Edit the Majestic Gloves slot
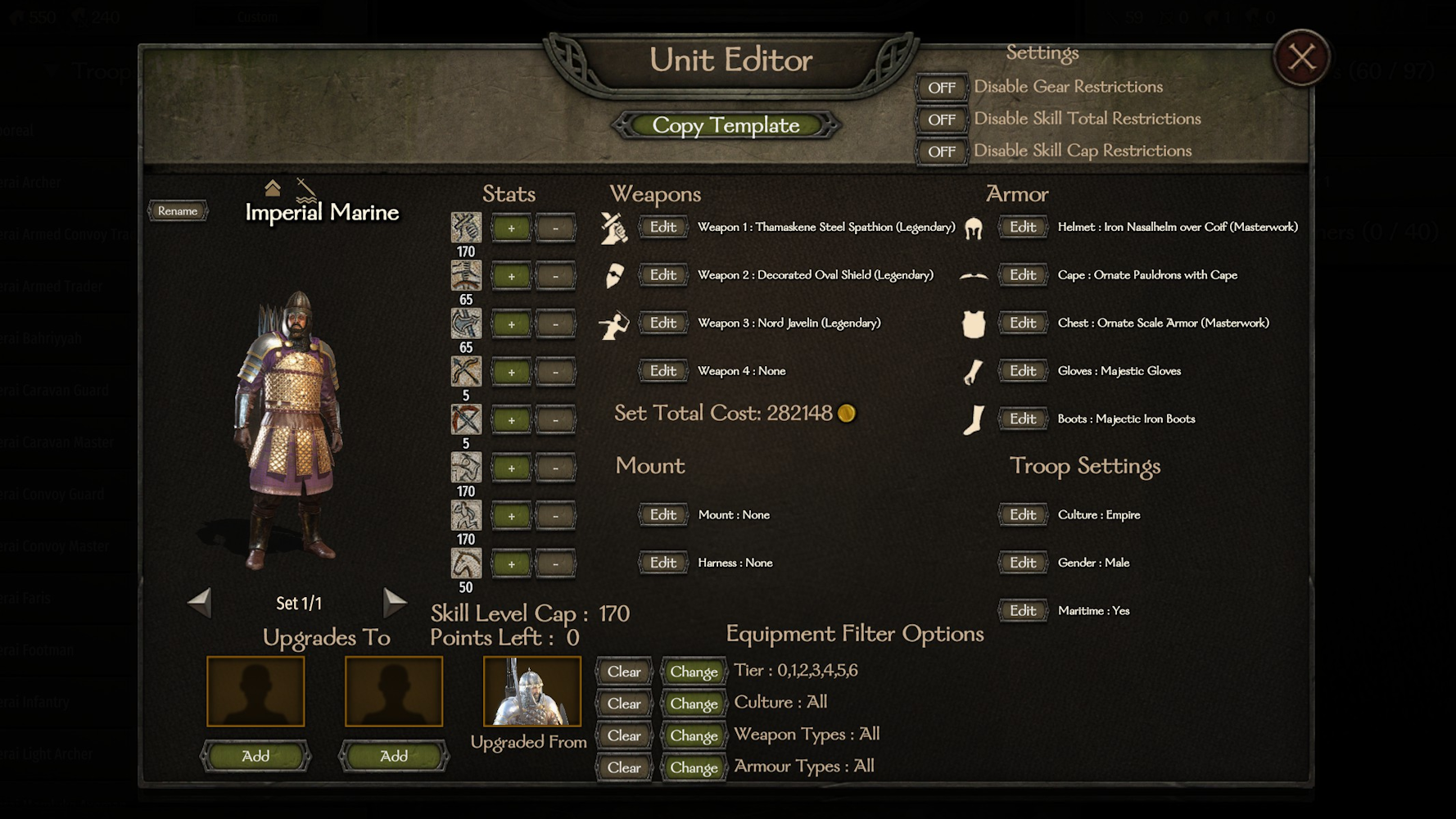The image size is (1456, 819). point(1022,371)
